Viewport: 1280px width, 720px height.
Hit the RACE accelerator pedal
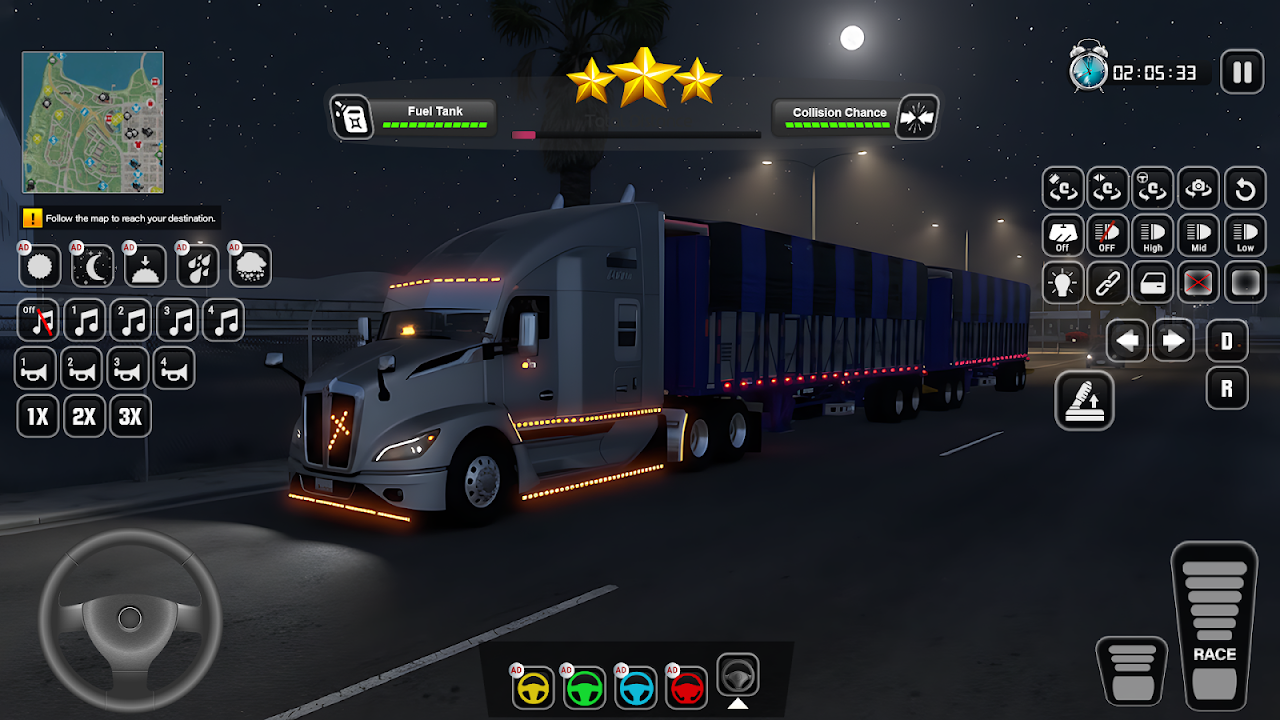1214,625
